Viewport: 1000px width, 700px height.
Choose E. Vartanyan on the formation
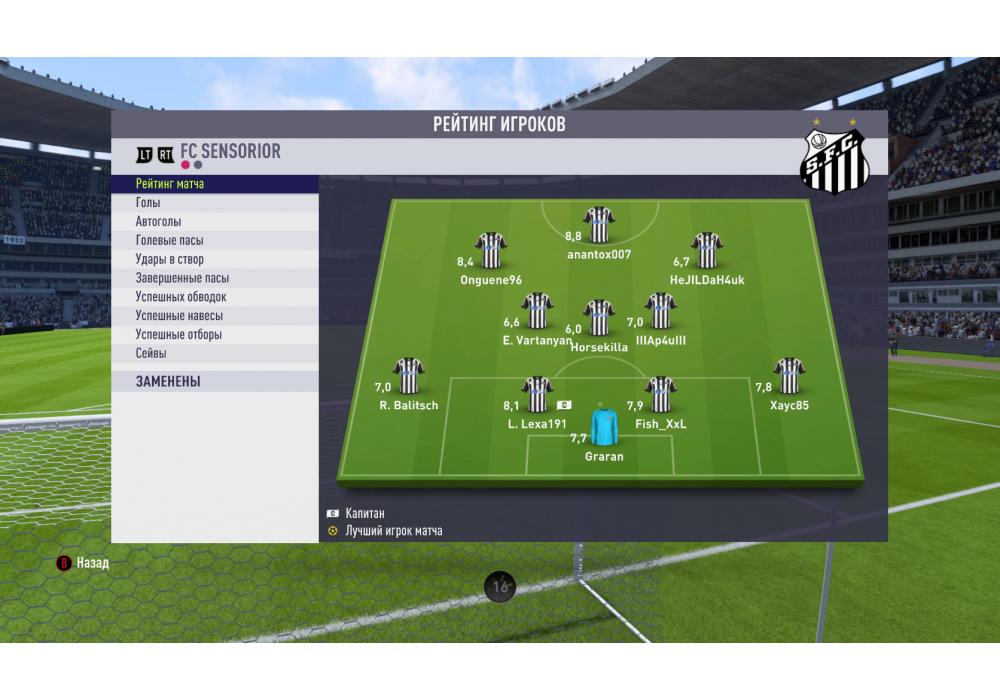pos(538,311)
